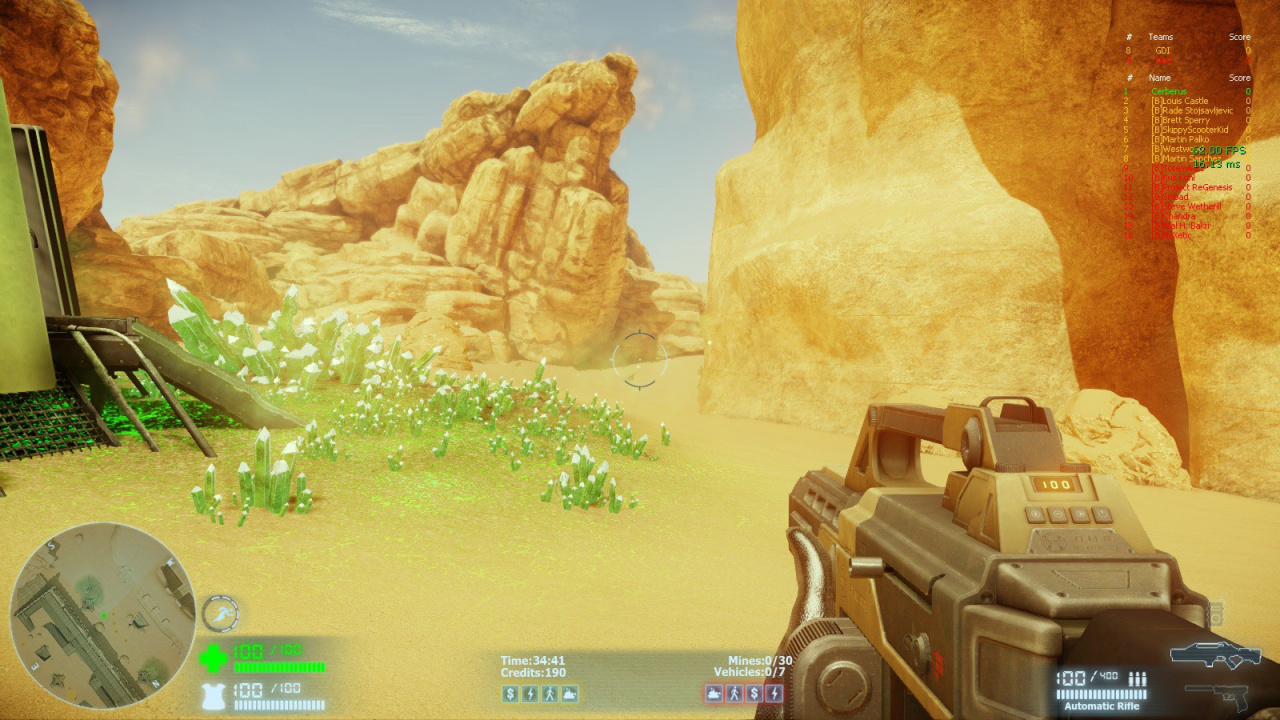Viewport: 1280px width, 720px height.
Task: Select the red refinery dollar icon
Action: pos(754,693)
